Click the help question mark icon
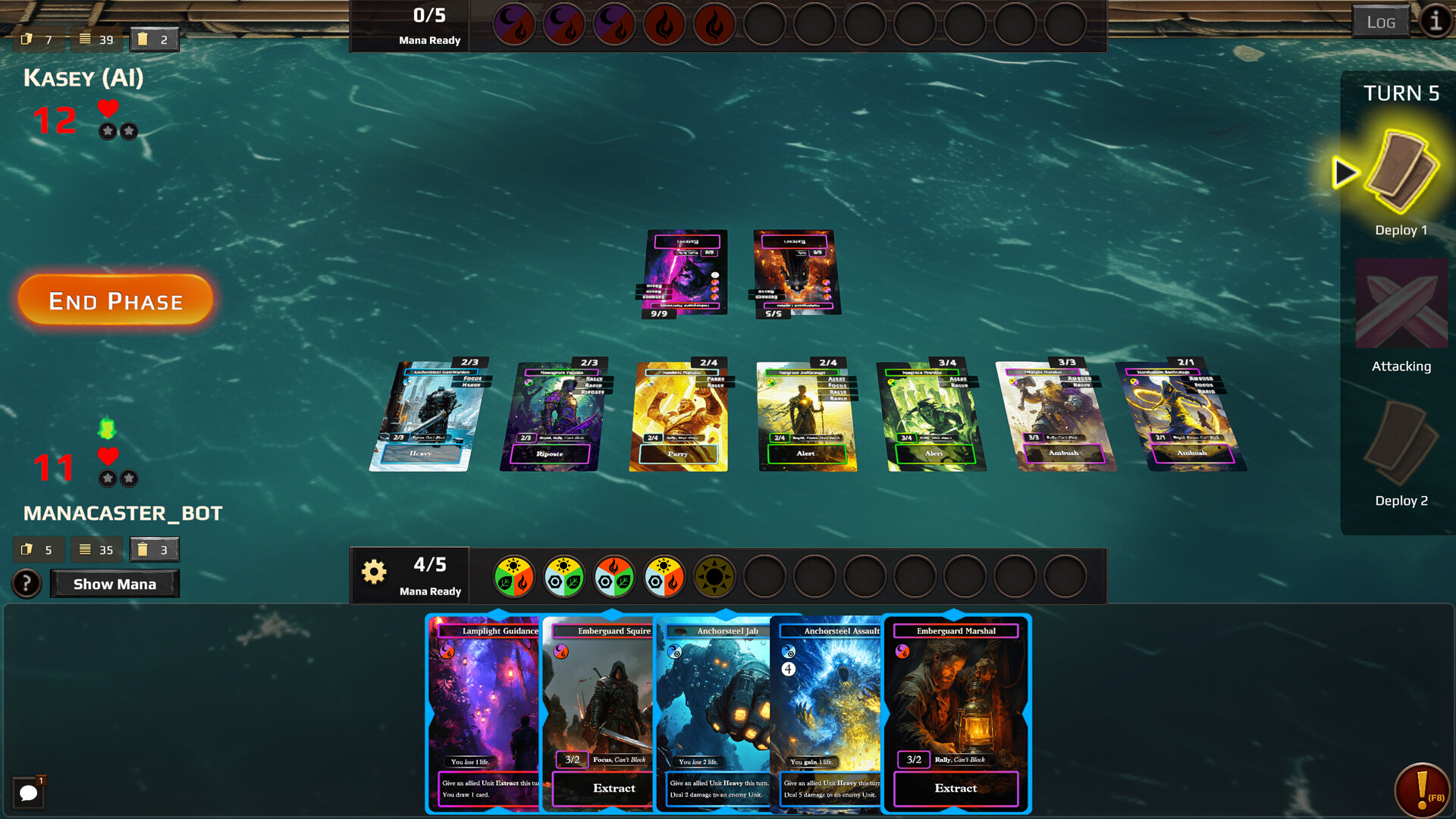 27,583
